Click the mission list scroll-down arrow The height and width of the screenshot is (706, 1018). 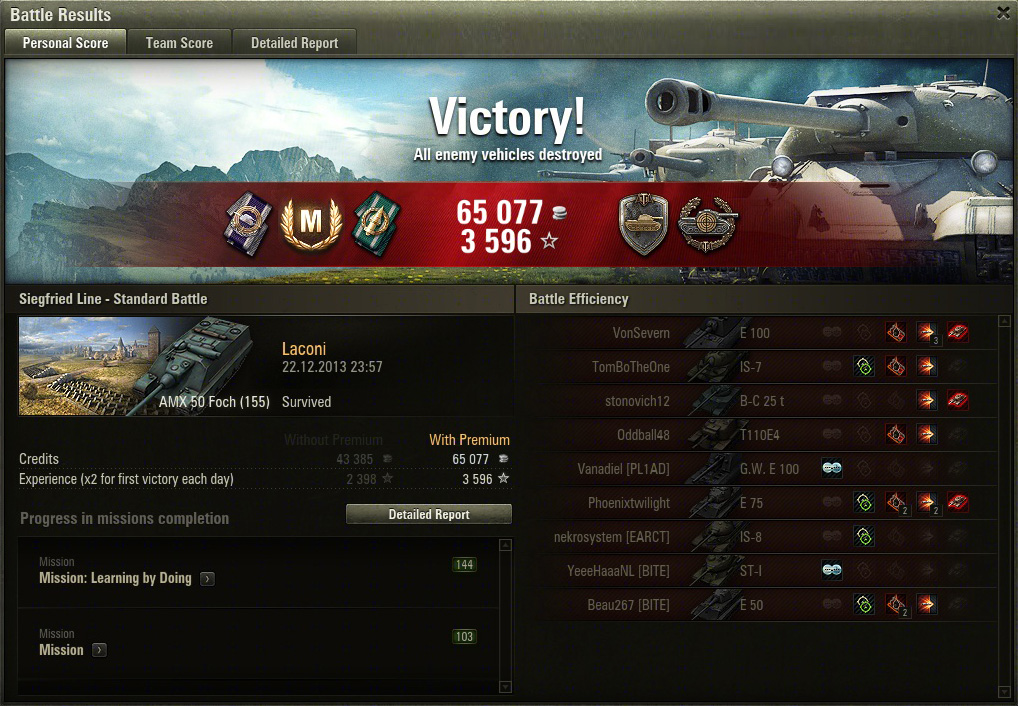[505, 687]
